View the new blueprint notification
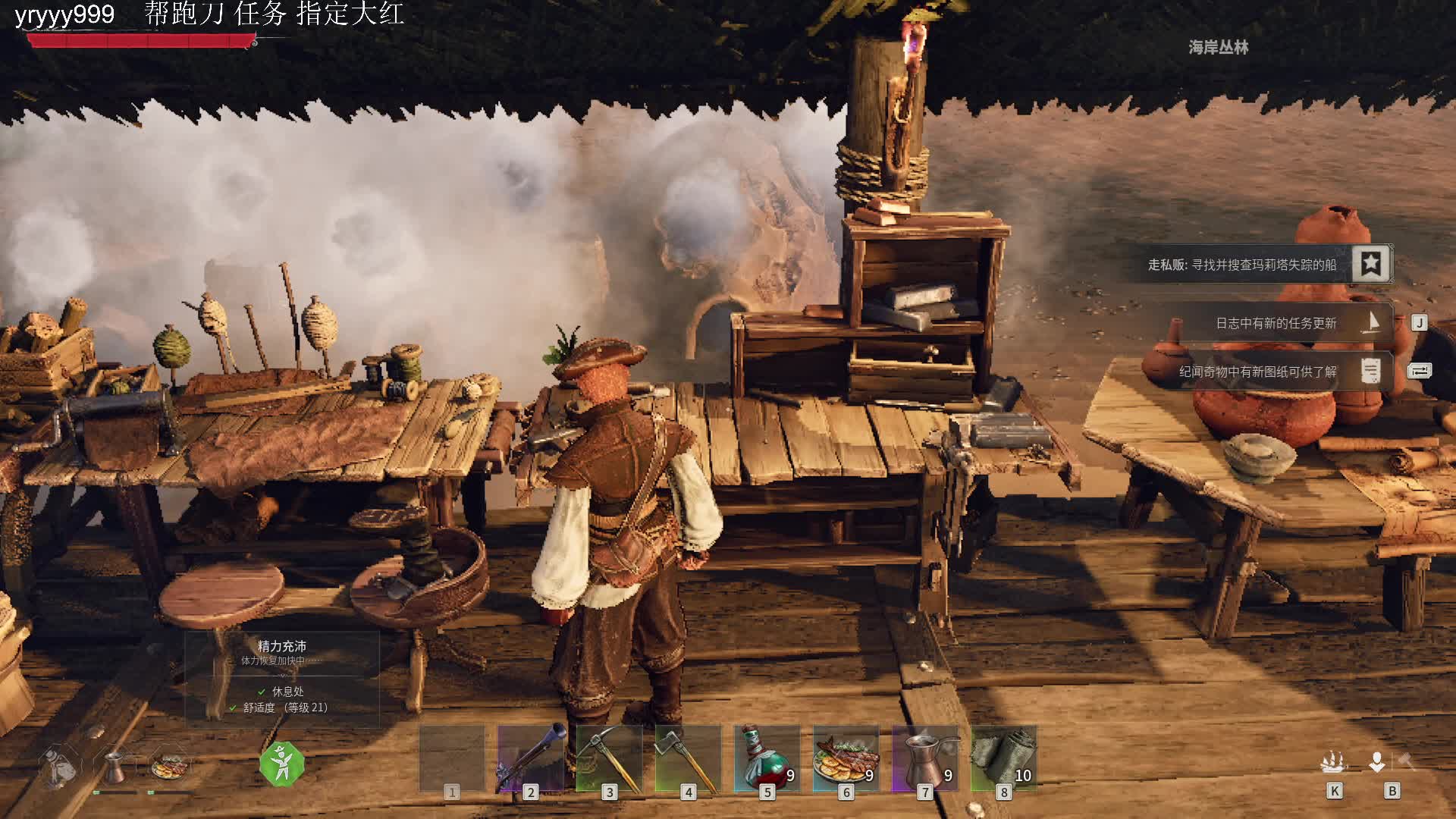Viewport: 1456px width, 819px height. point(1257,372)
